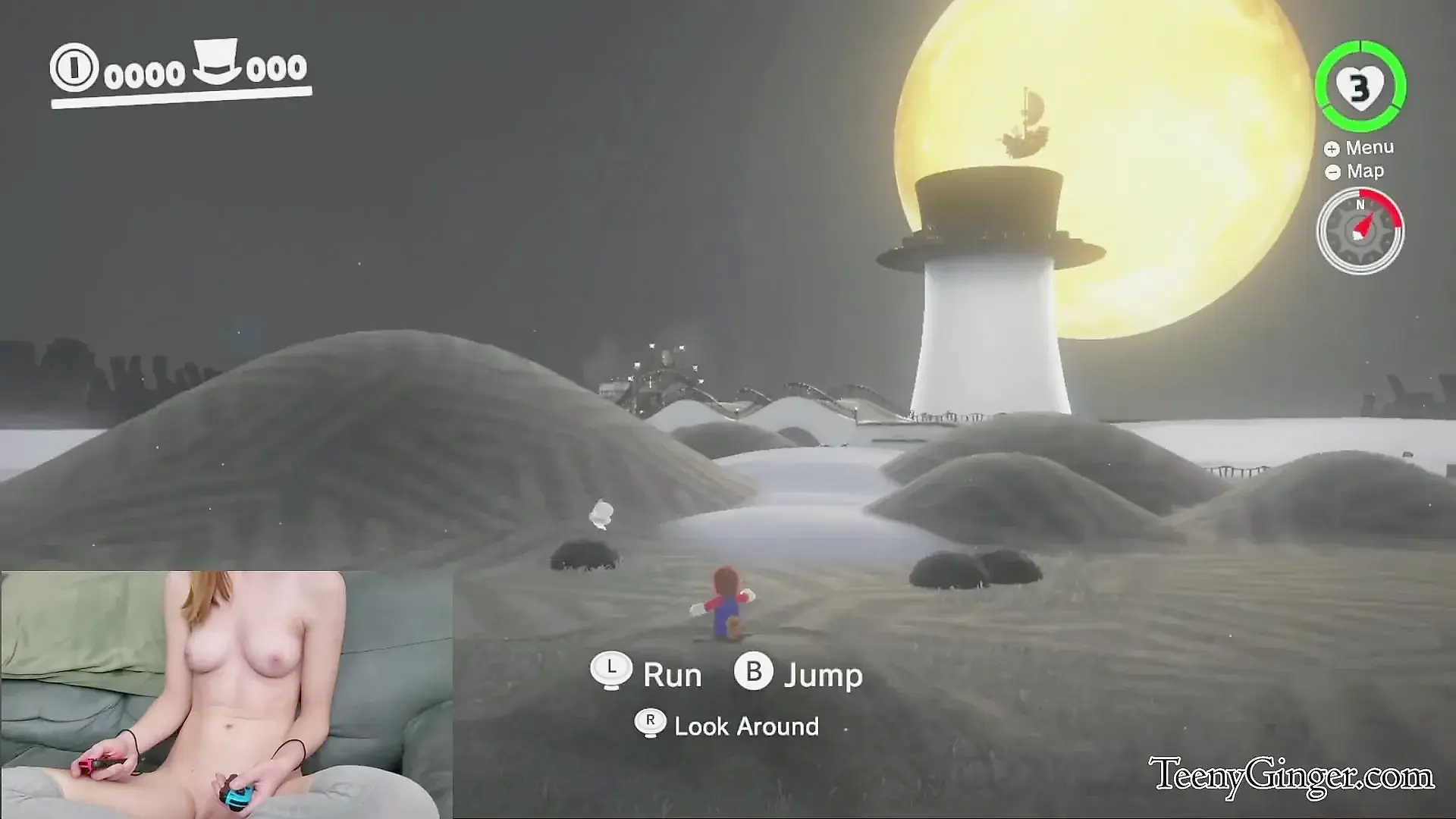Screen dimensions: 1456x819
Task: Click the compass dial
Action: tap(1360, 230)
